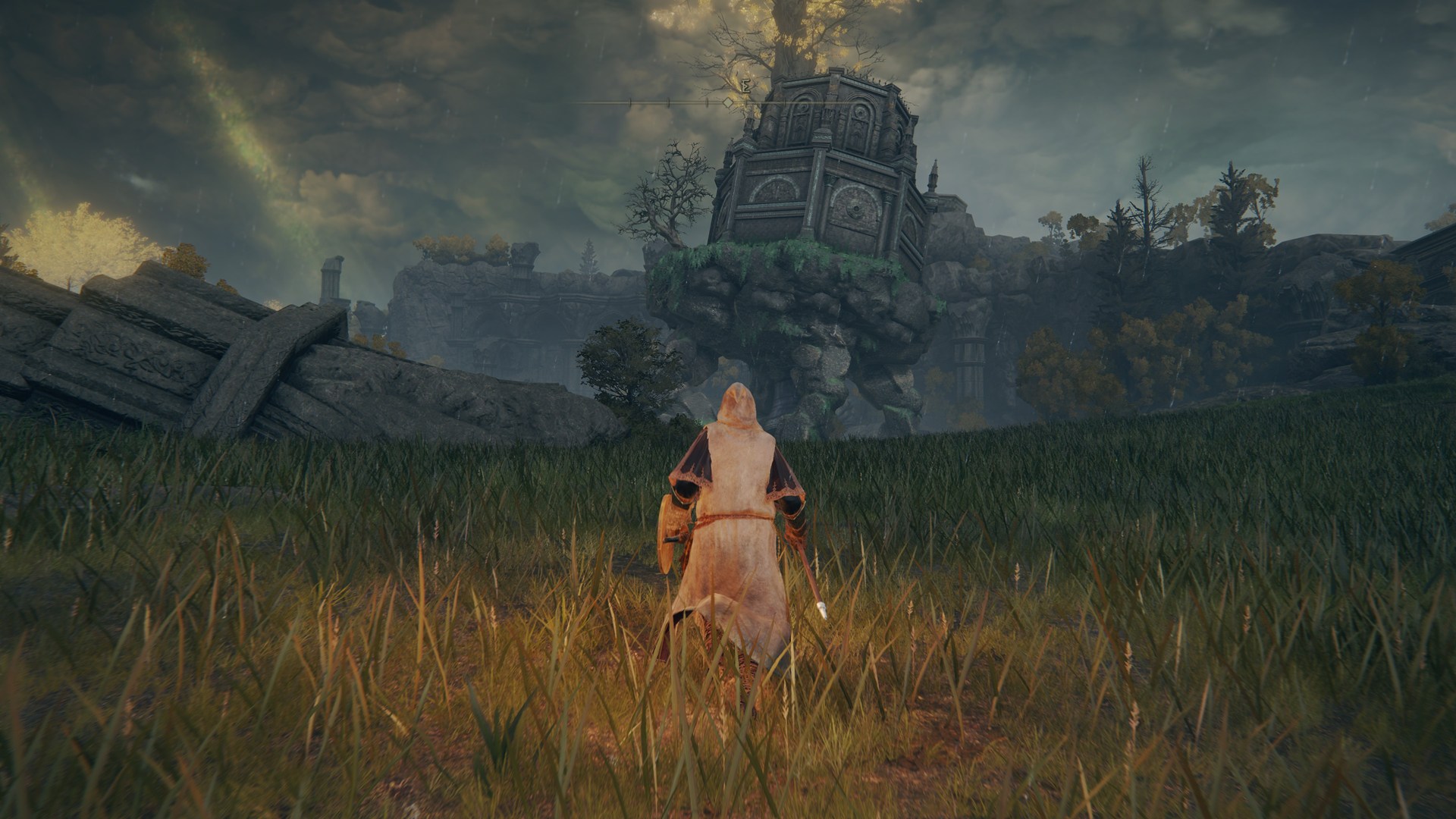Click the diamond marker on the compass
This screenshot has width=1456, height=819.
(x=727, y=102)
